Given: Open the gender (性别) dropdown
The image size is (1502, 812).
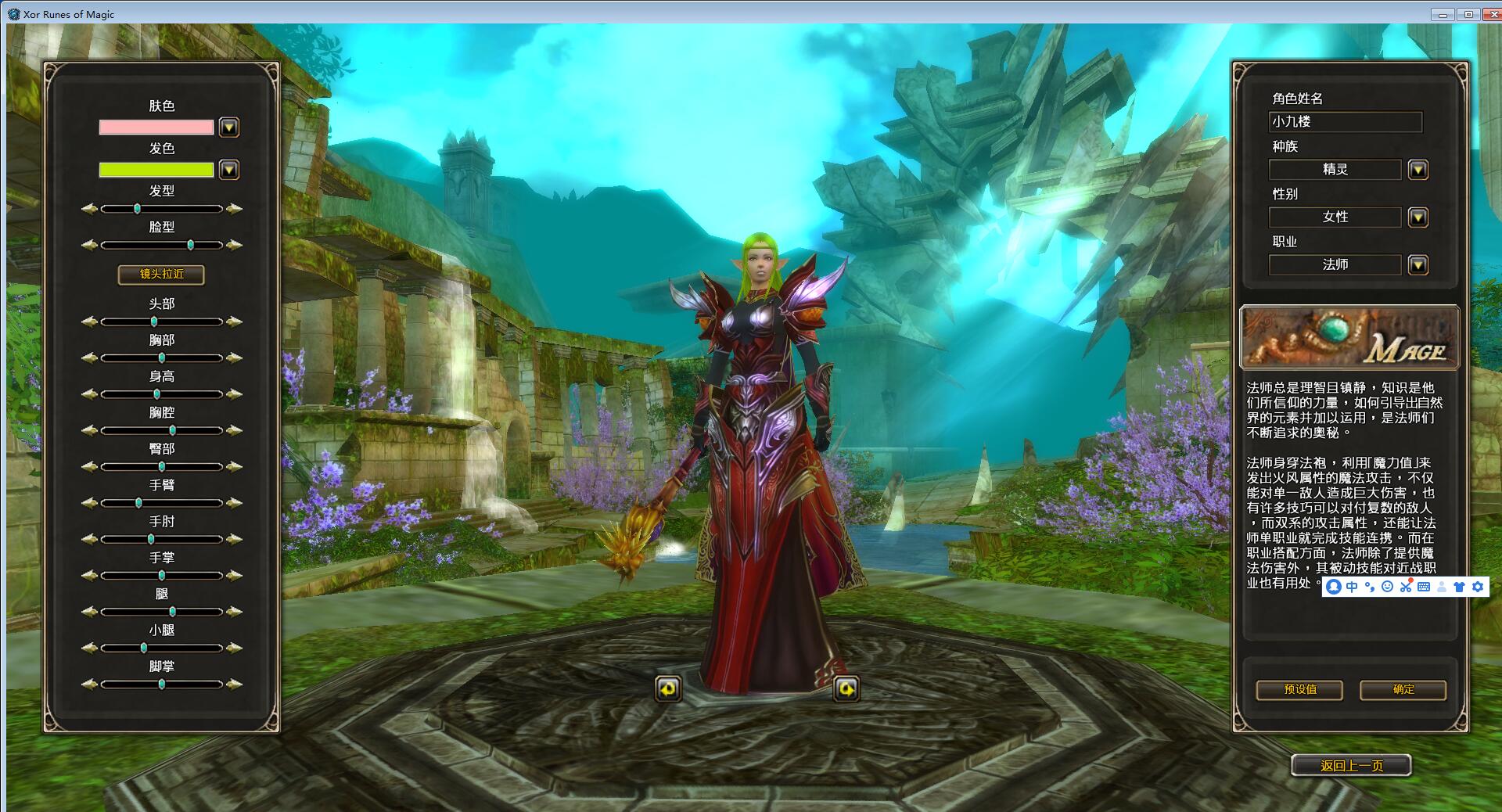Looking at the screenshot, I should [x=1418, y=217].
